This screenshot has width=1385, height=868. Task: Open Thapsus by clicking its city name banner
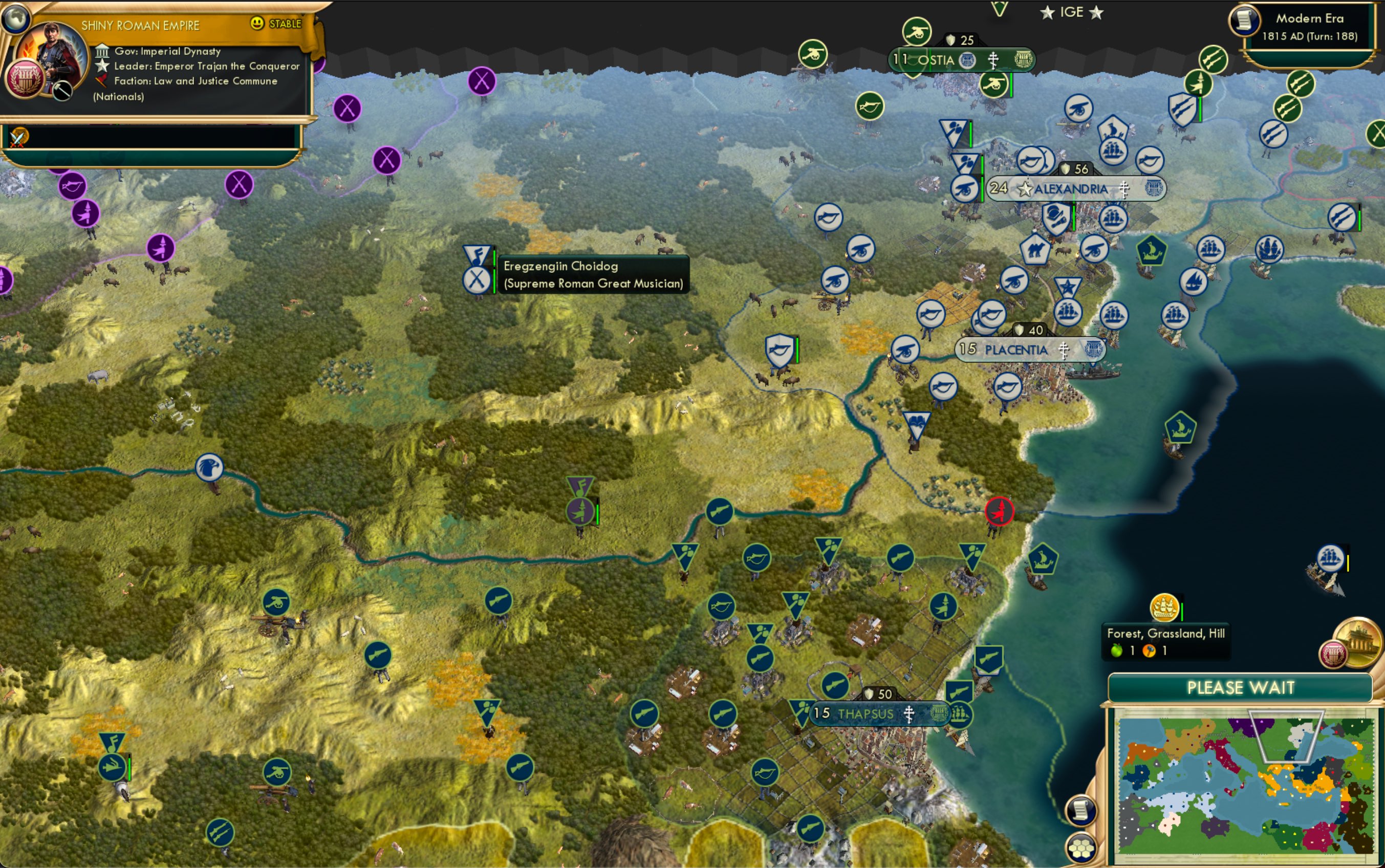click(x=866, y=713)
